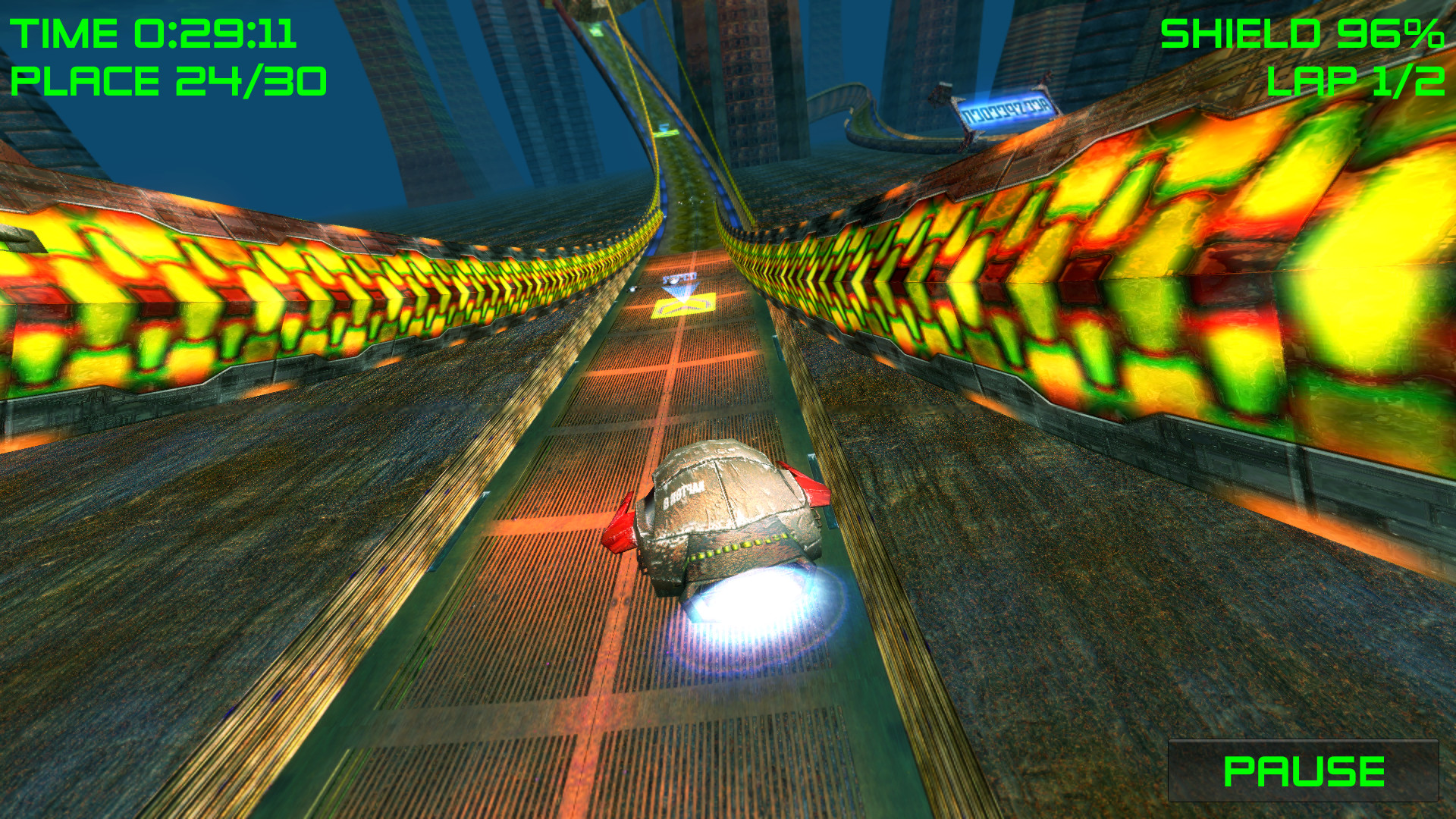Click the SPEED boost pad on the track

[x=681, y=279]
